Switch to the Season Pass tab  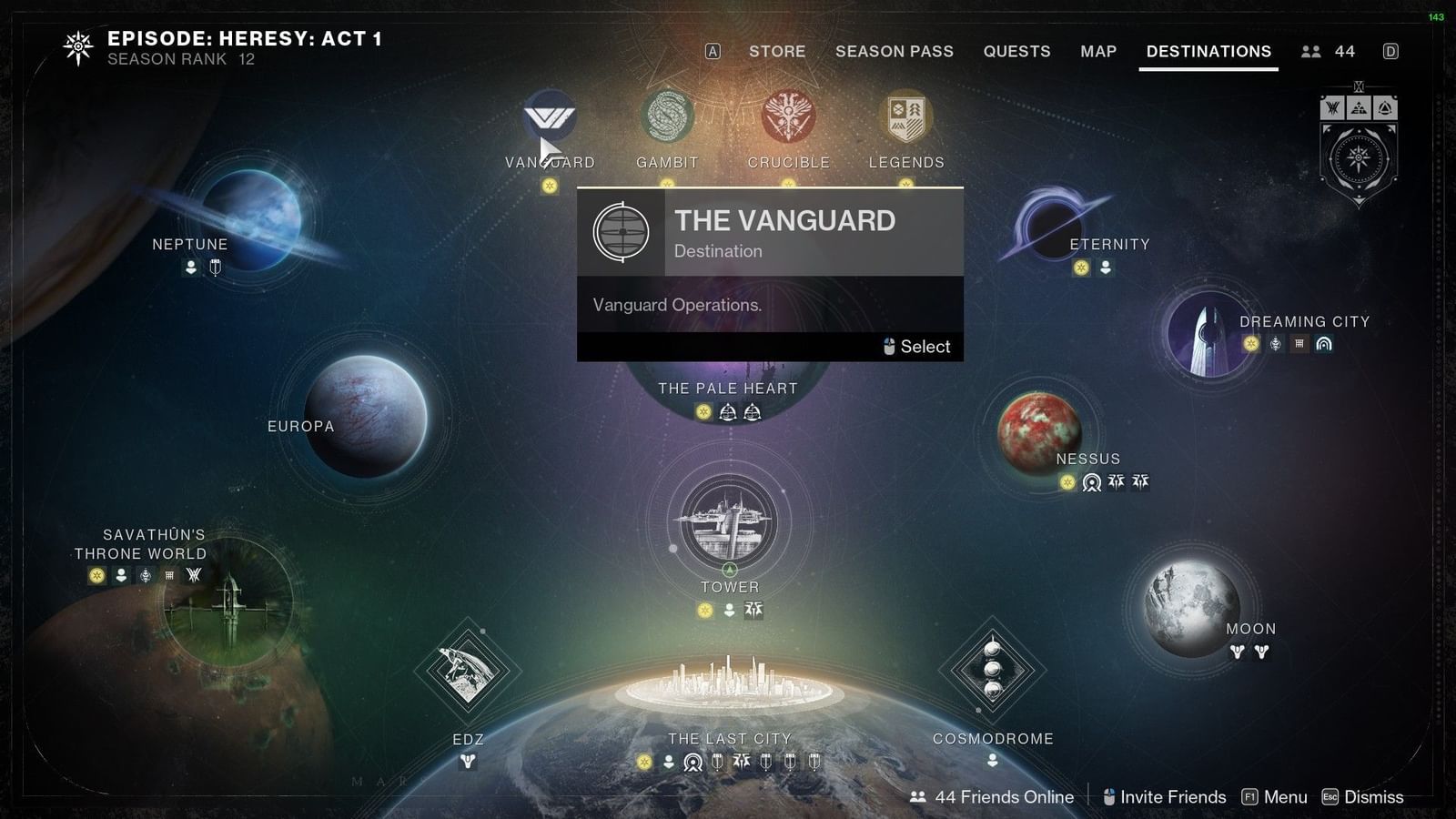coord(894,51)
